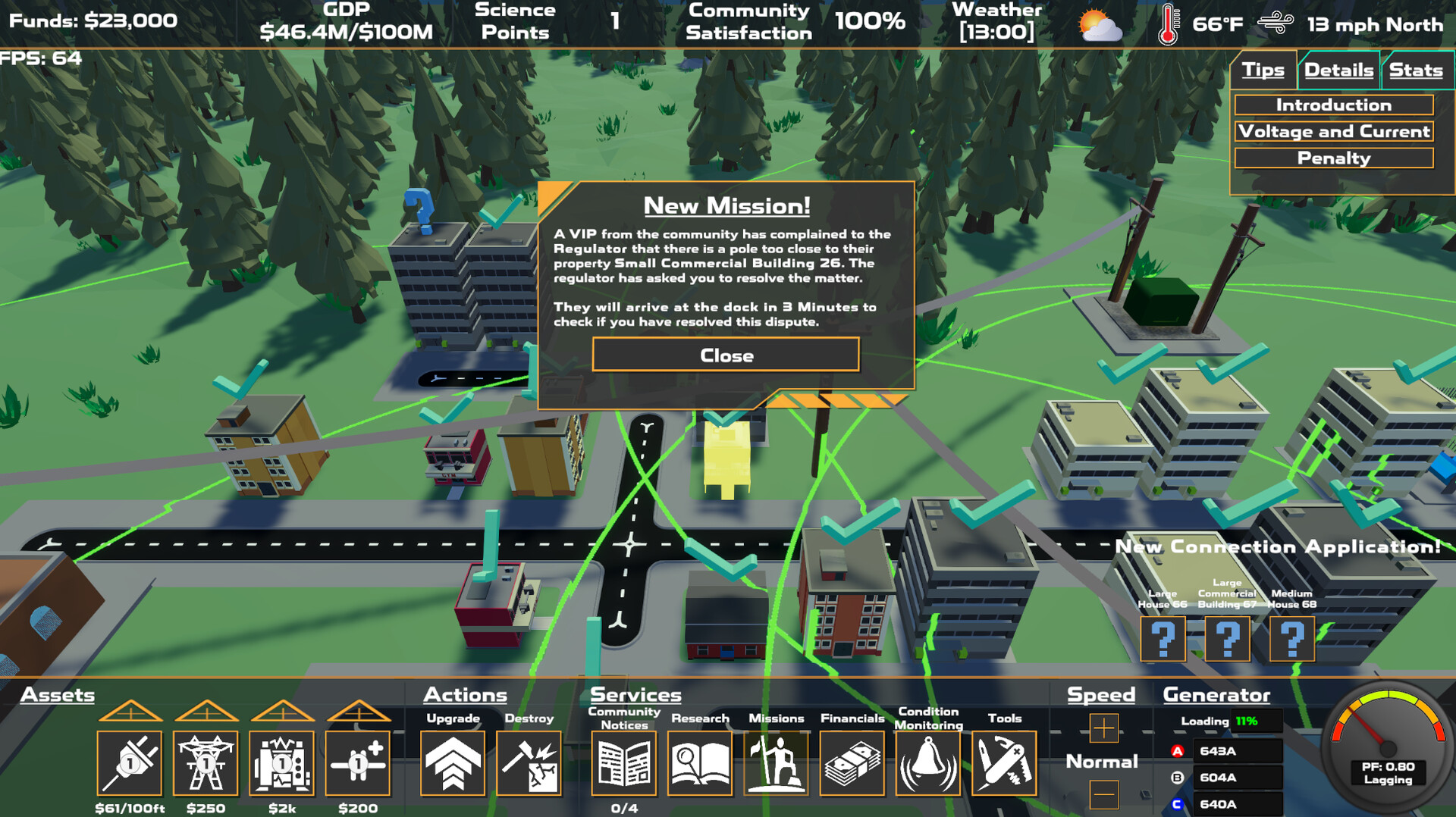Open the Tools service panel
Viewport: 1456px width, 817px height.
click(x=1005, y=763)
